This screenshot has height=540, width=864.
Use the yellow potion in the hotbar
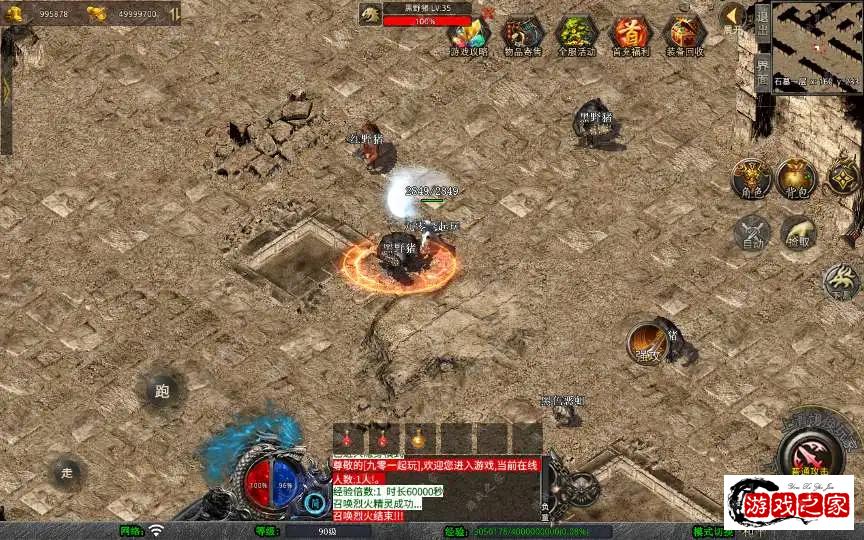(418, 438)
